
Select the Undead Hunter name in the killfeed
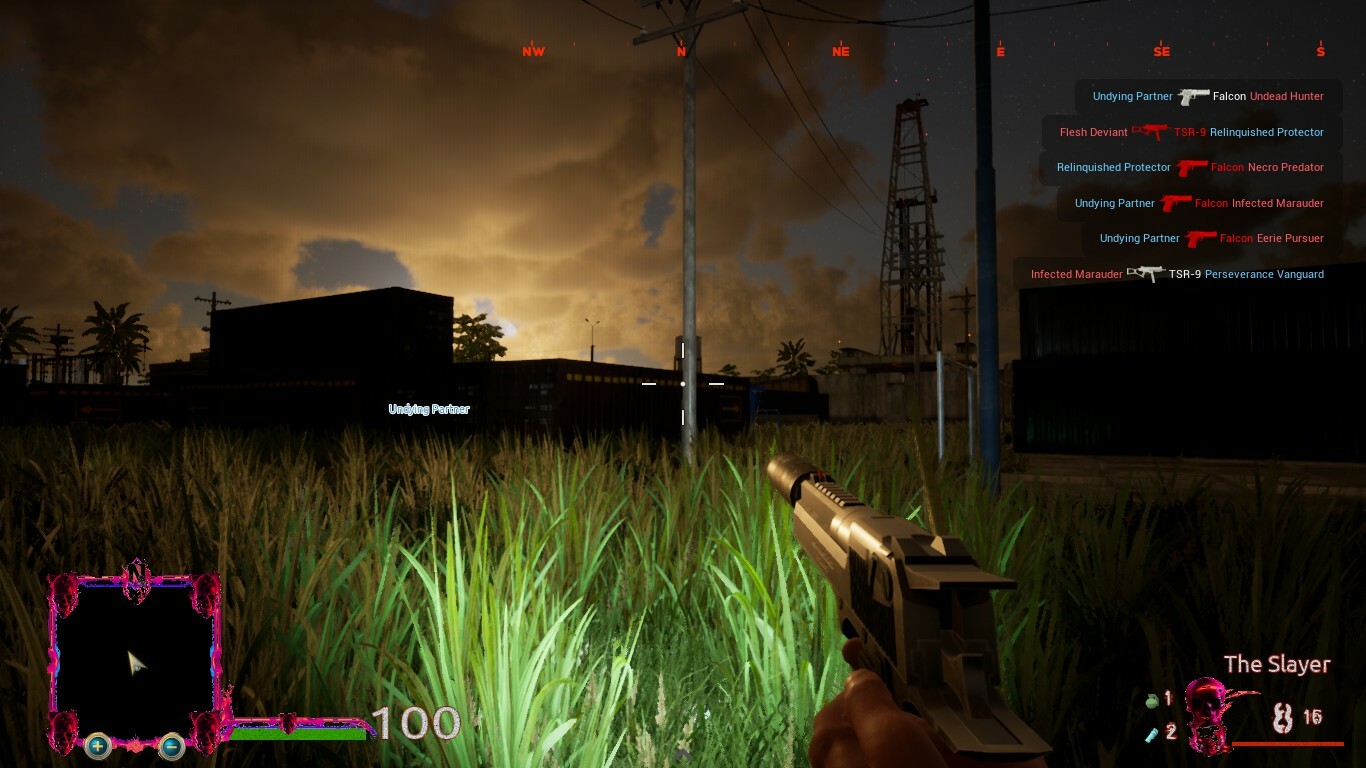(x=1286, y=96)
